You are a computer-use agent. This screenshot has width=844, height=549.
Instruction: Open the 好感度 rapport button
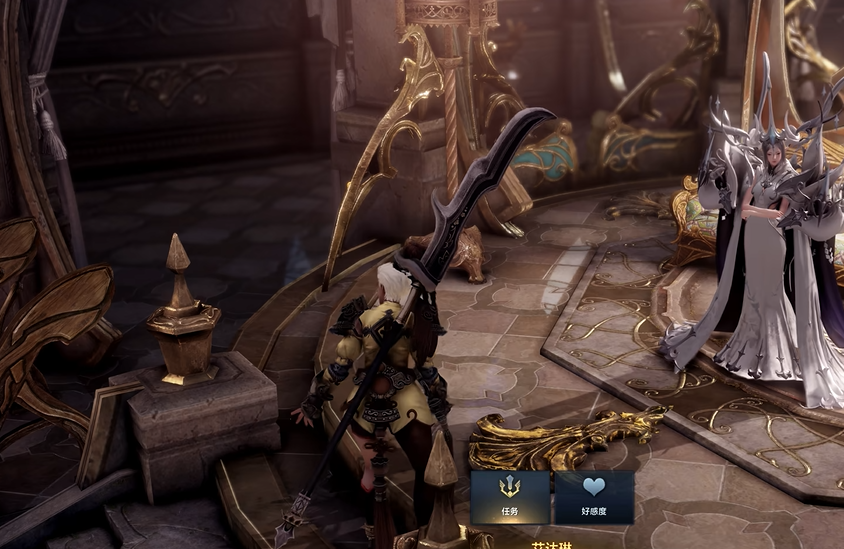tap(594, 497)
